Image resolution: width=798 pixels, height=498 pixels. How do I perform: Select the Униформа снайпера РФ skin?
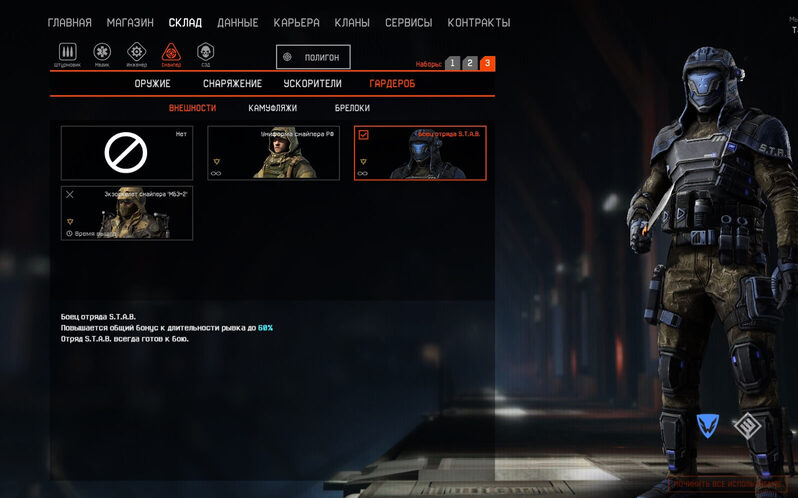(x=273, y=152)
